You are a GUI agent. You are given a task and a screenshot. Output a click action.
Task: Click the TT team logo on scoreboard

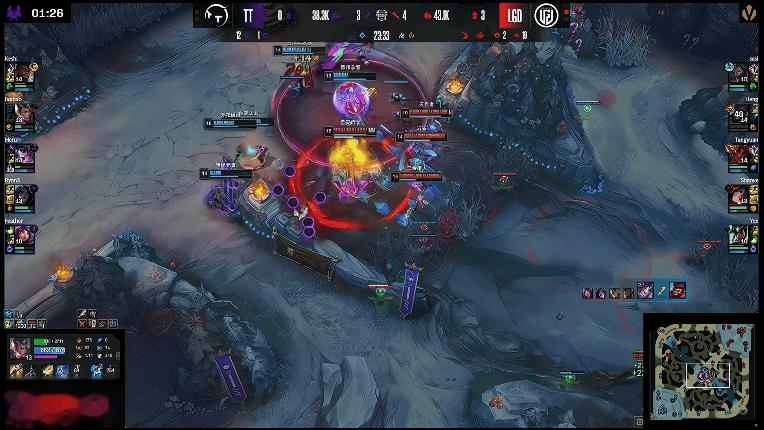point(217,15)
